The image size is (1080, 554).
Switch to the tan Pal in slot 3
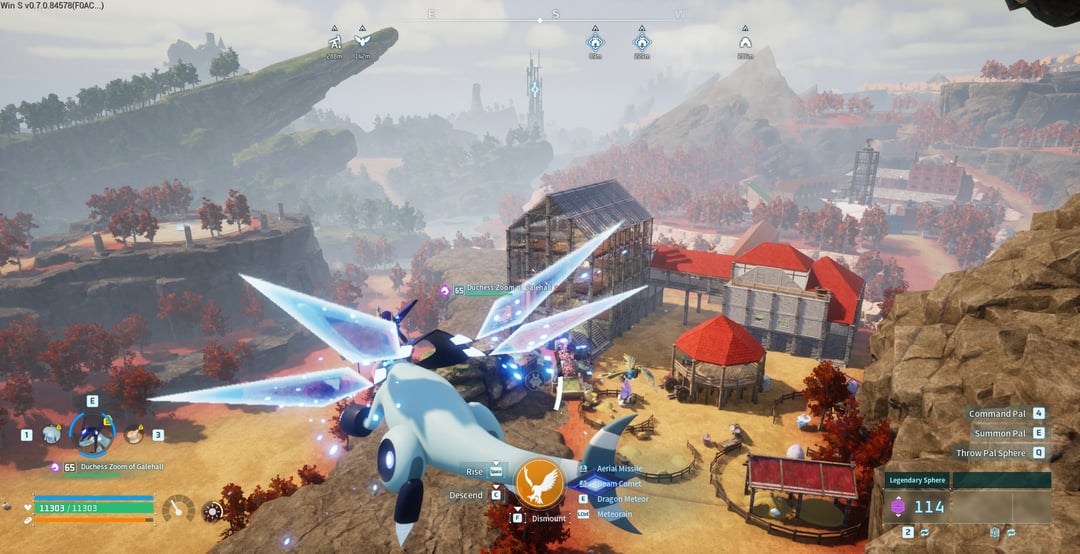(x=133, y=435)
